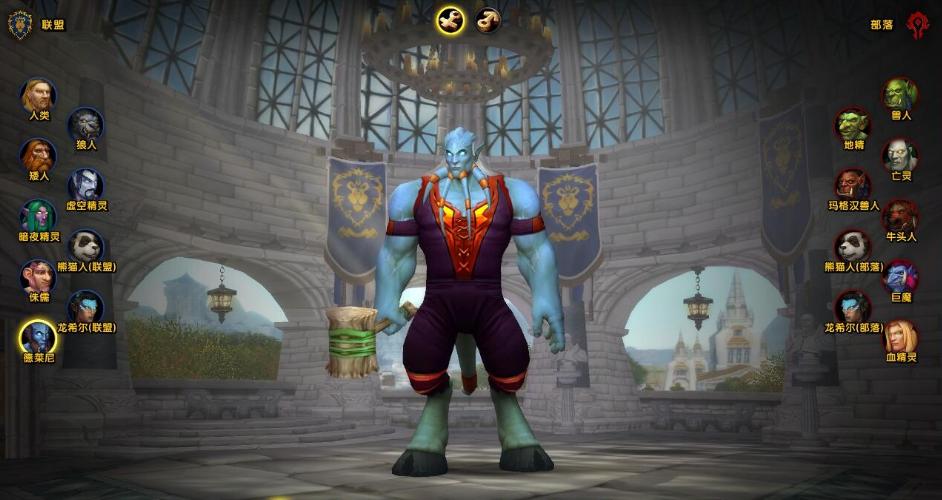Select the Tauren race (牛头人)
The width and height of the screenshot is (942, 500).
click(900, 217)
